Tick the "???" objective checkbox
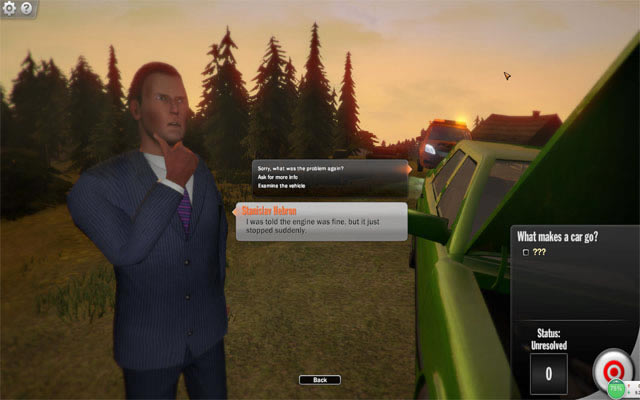 click(527, 253)
